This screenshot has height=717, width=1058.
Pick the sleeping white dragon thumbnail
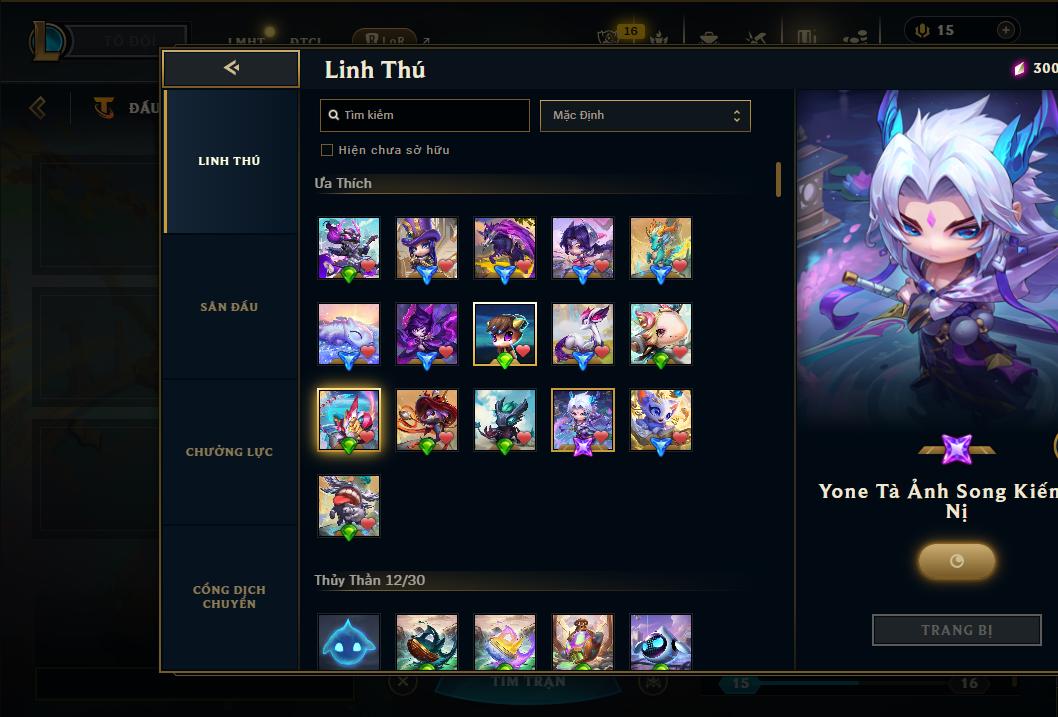349,334
